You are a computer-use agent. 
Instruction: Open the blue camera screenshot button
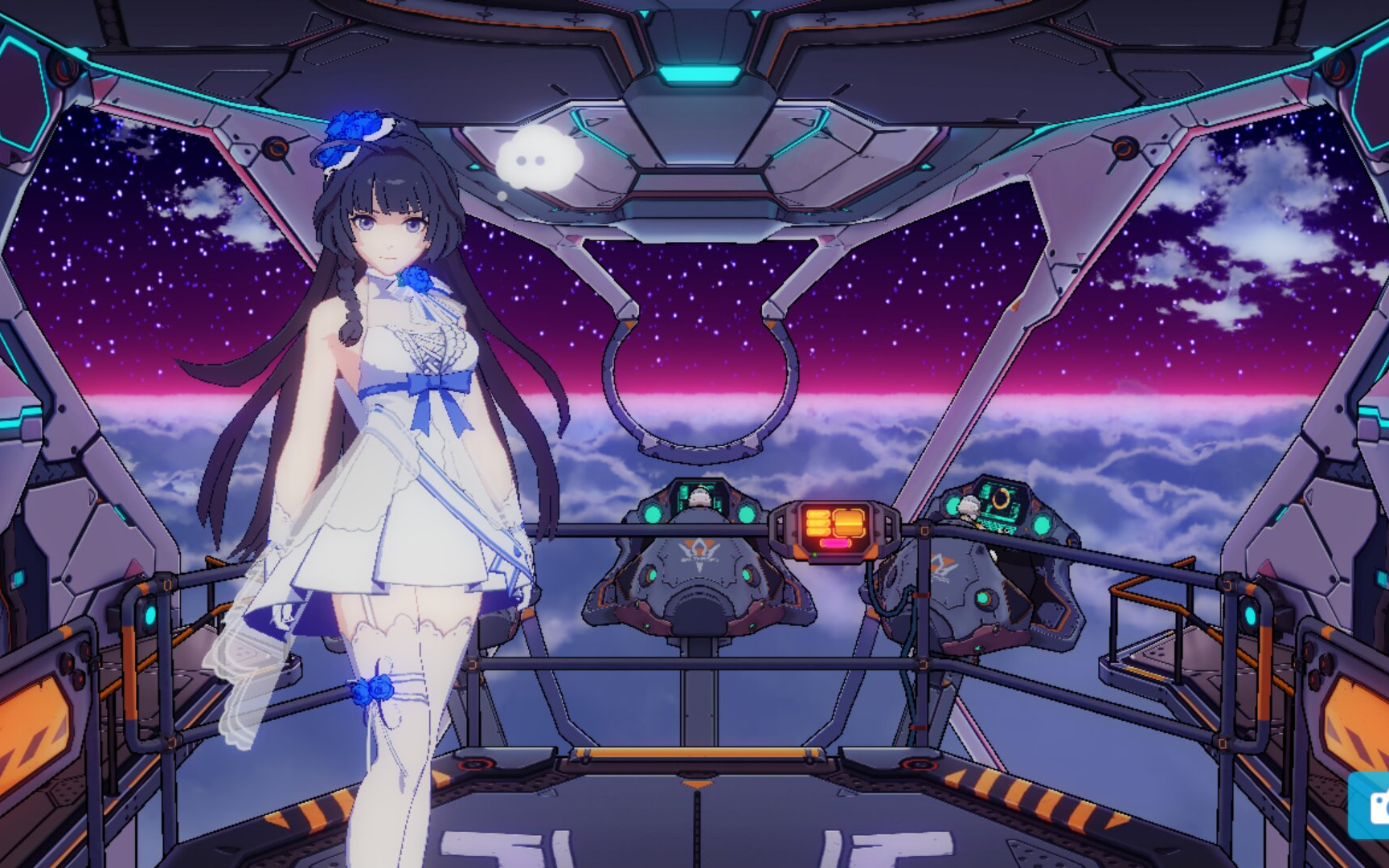pyautogui.click(x=1373, y=806)
